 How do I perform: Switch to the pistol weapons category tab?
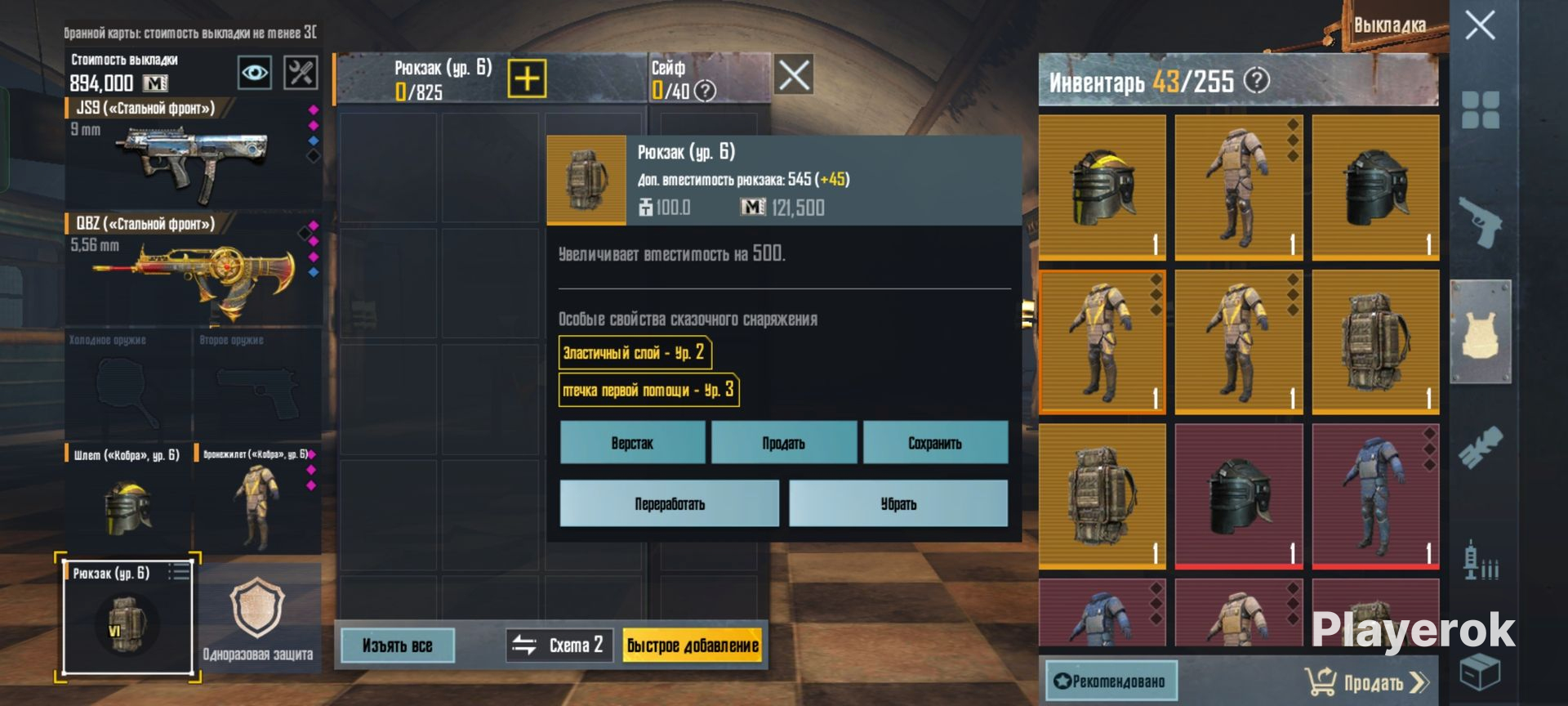(x=1480, y=221)
